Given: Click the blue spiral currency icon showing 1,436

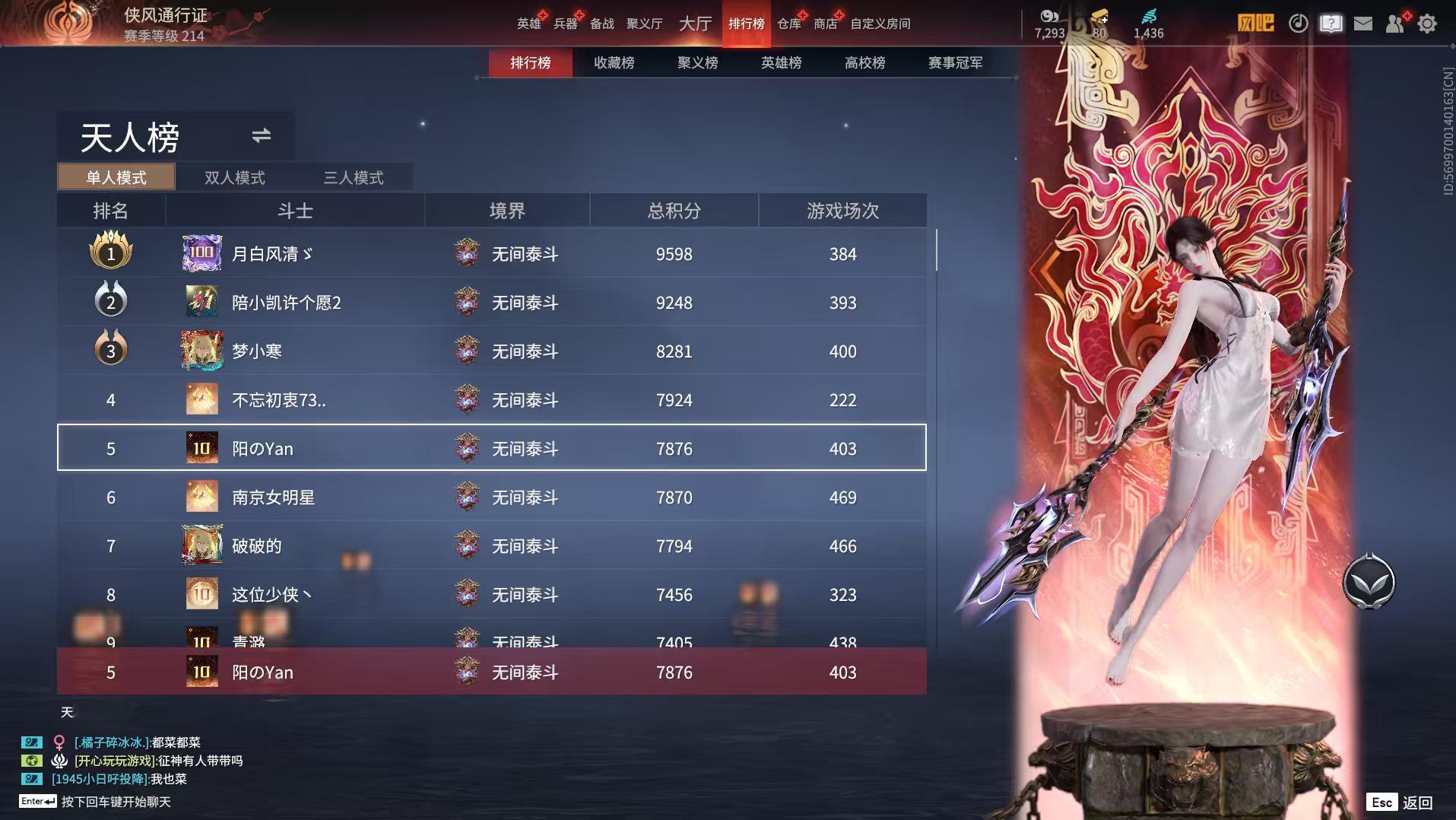Looking at the screenshot, I should point(1150,17).
